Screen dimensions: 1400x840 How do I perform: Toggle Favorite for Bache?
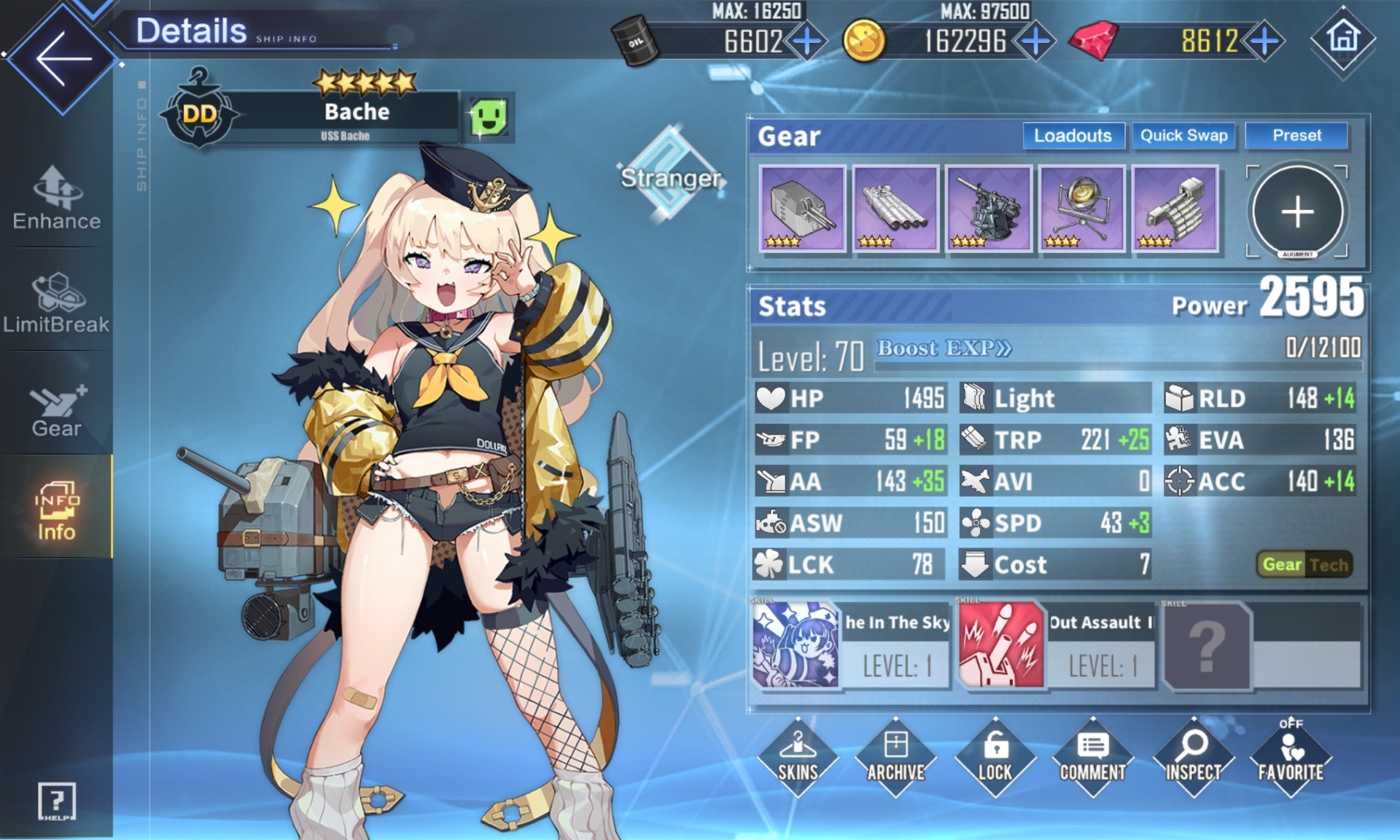click(x=1290, y=757)
